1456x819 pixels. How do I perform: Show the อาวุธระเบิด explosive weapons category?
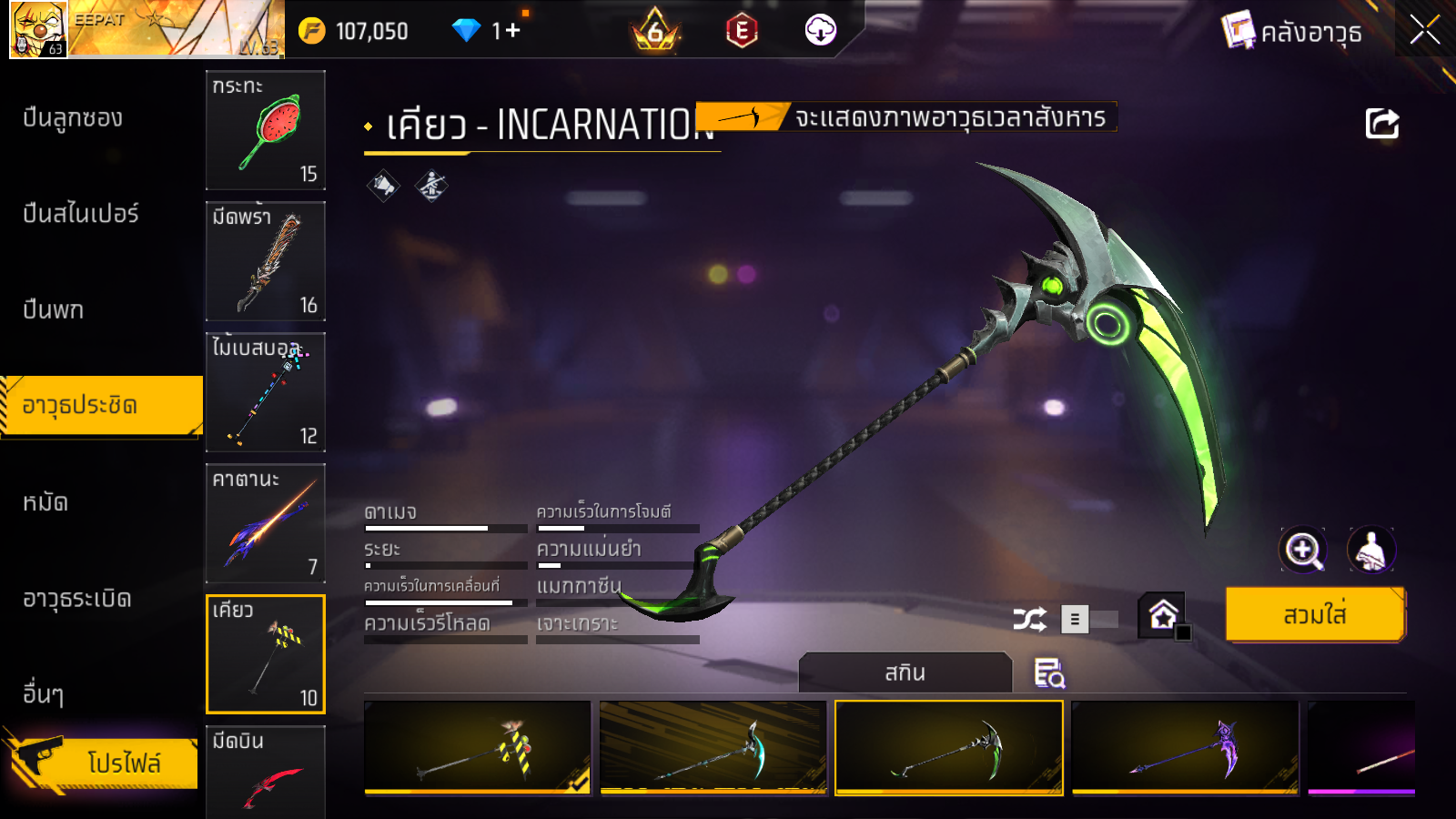77,599
